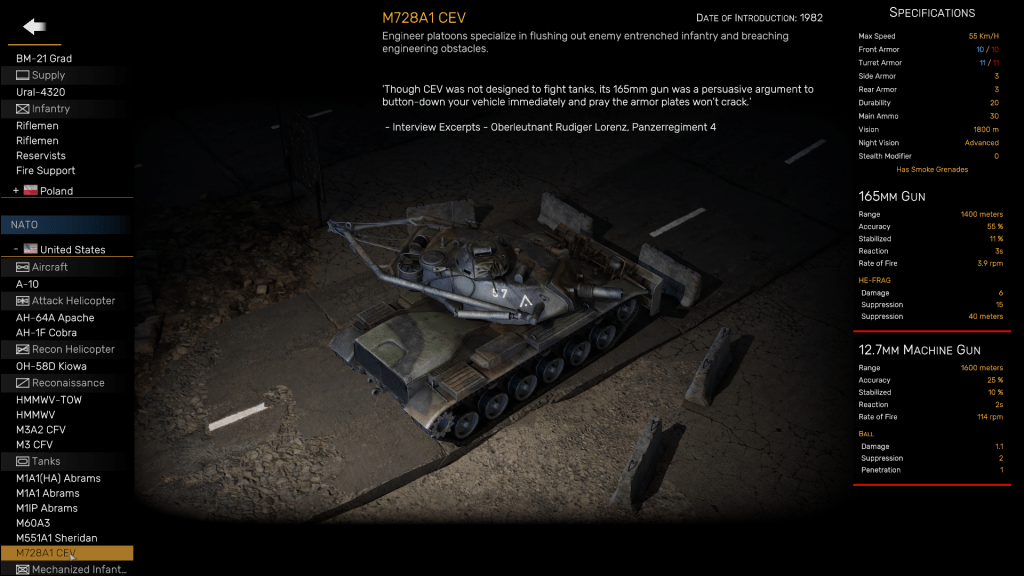Click the back arrow button

pyautogui.click(x=36, y=27)
